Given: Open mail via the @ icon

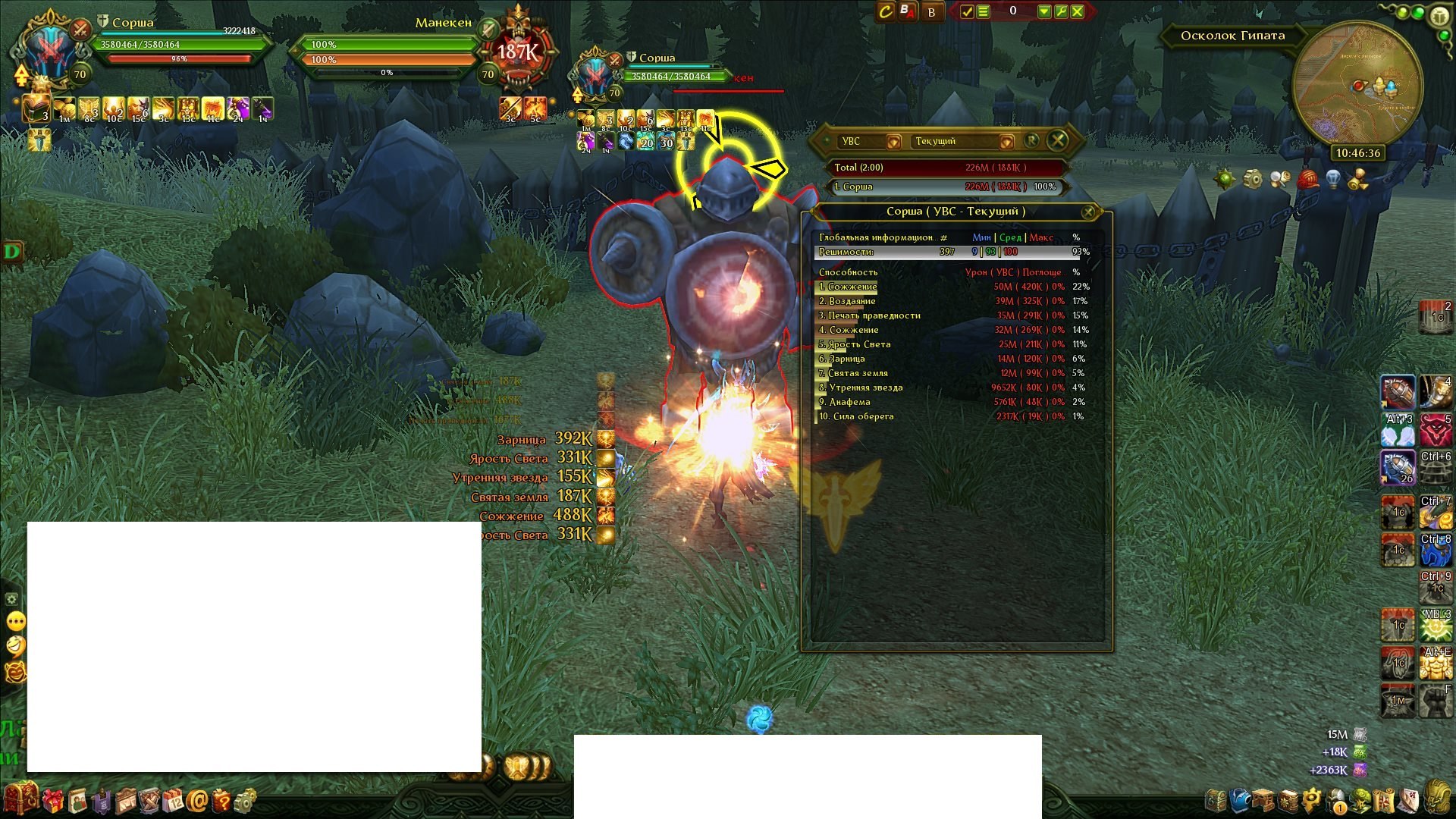Looking at the screenshot, I should coord(197,799).
